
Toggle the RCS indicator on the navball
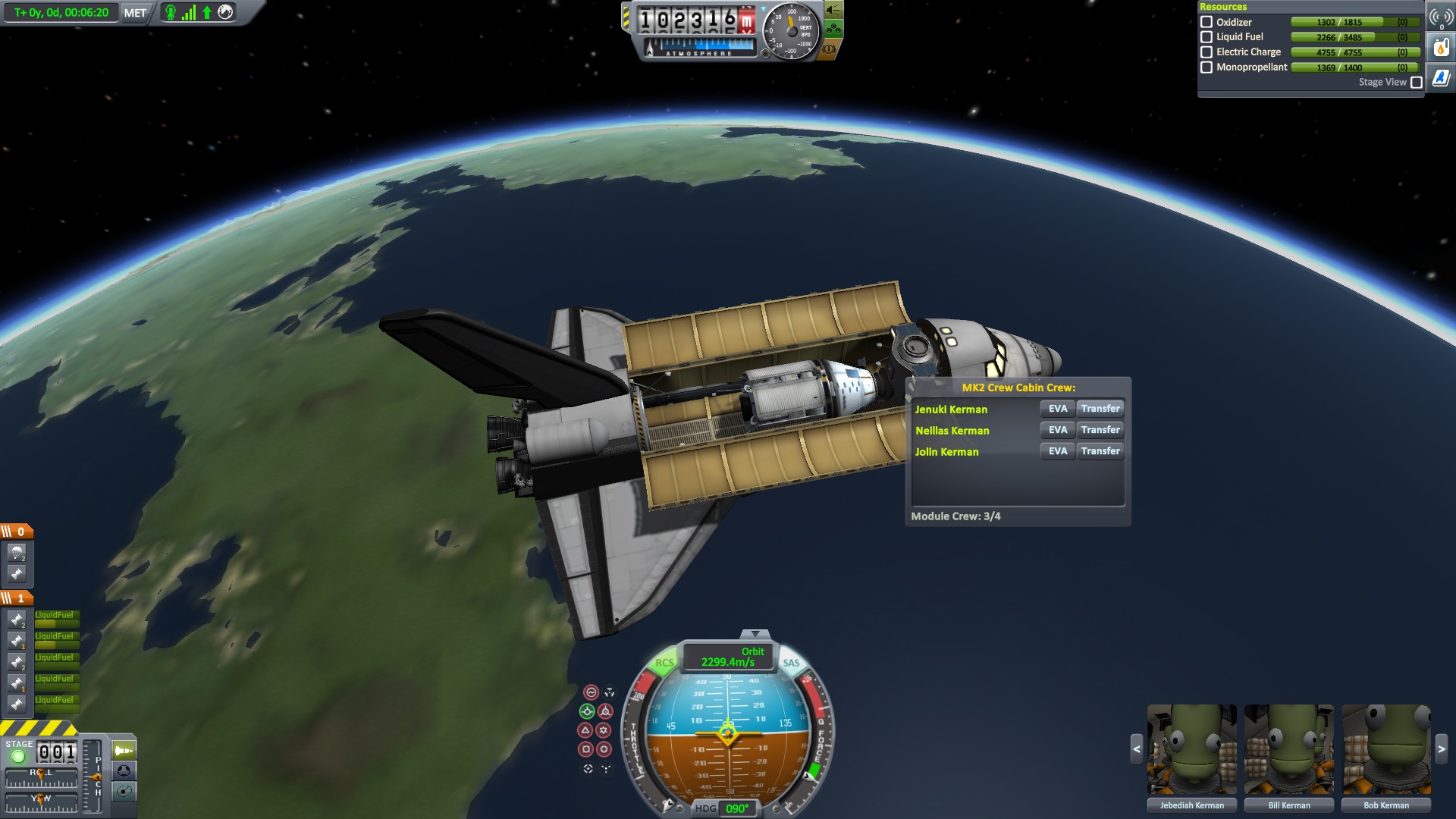pos(664,663)
